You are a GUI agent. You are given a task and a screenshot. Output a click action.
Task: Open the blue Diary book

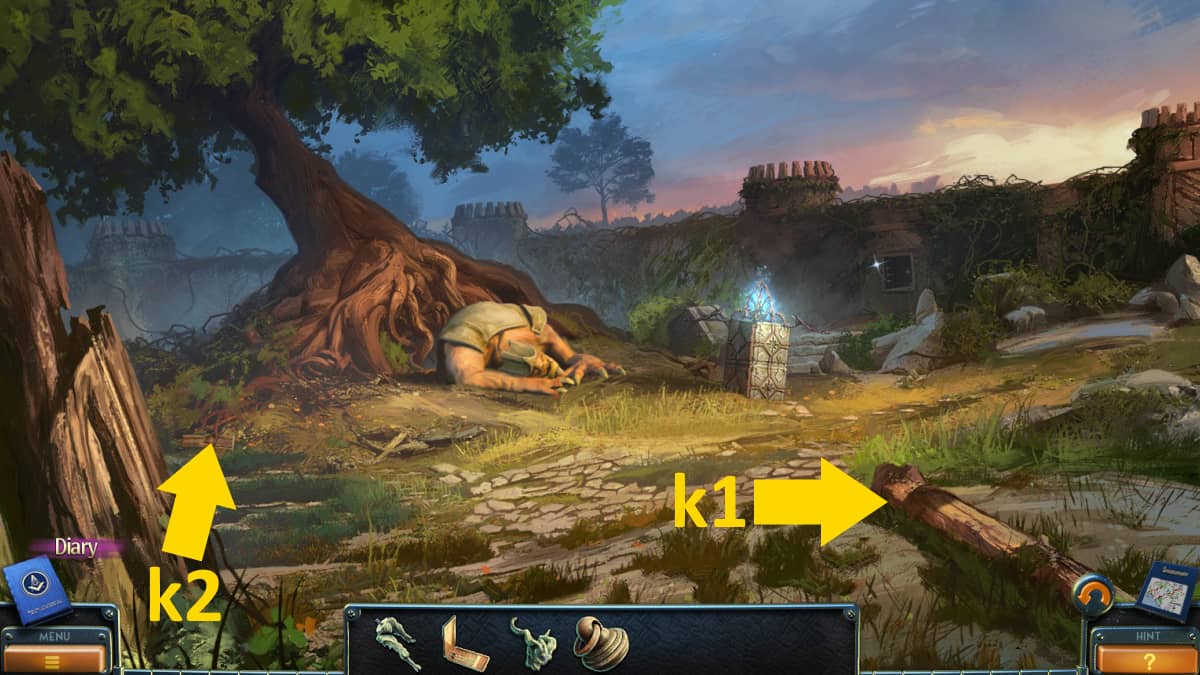tap(37, 591)
